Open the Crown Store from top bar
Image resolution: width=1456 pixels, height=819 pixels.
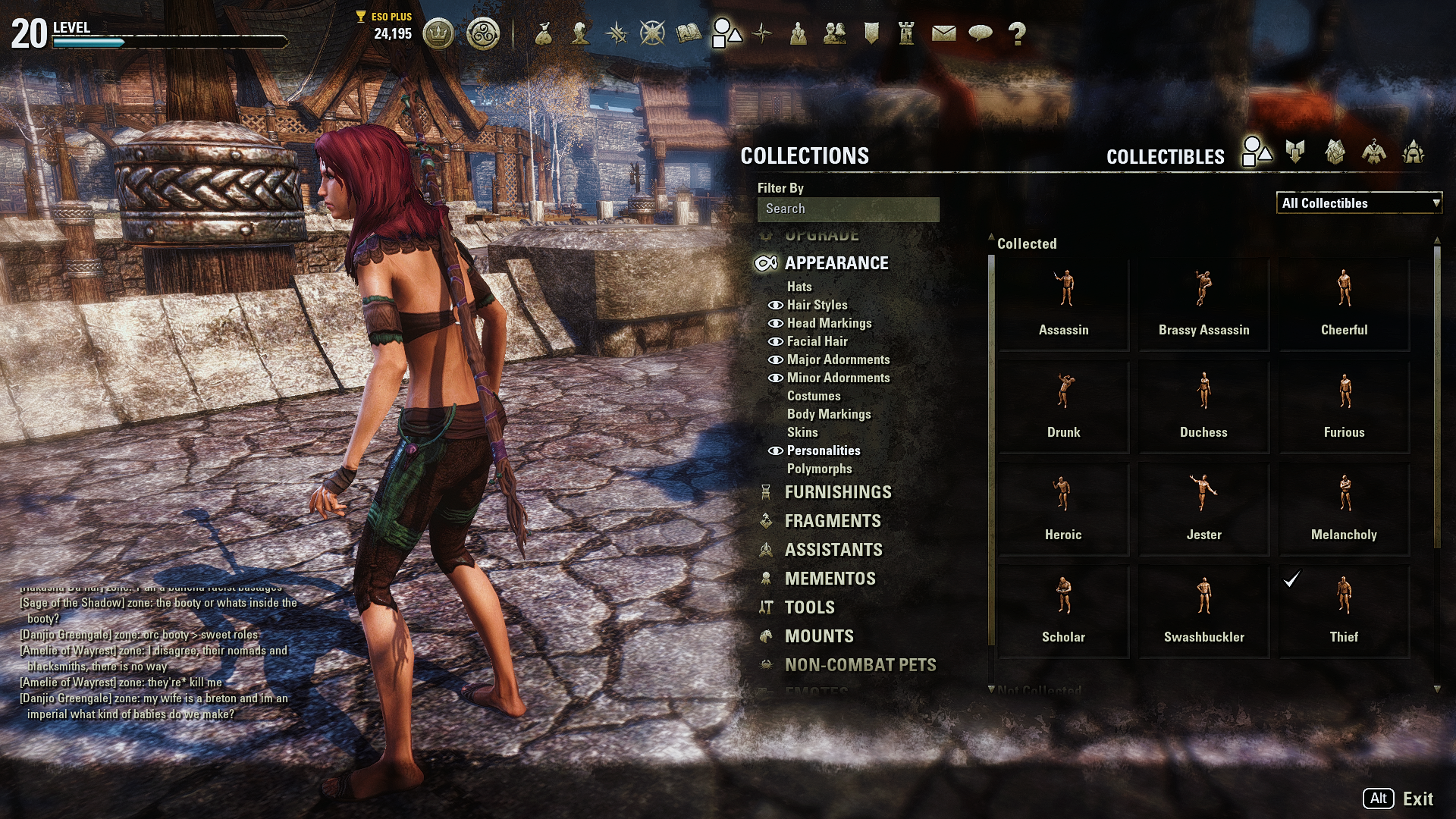pos(438,33)
